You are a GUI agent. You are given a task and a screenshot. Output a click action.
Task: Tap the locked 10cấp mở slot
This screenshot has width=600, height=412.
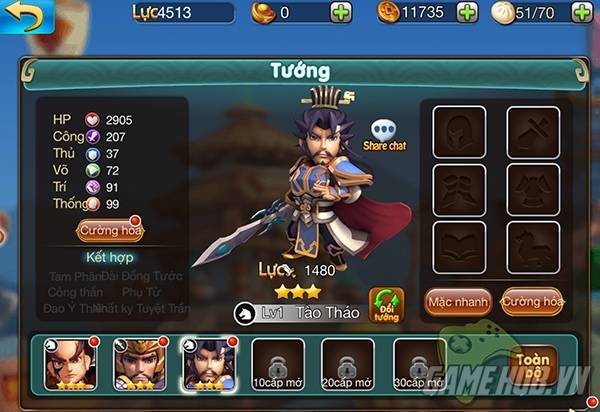[x=277, y=364]
